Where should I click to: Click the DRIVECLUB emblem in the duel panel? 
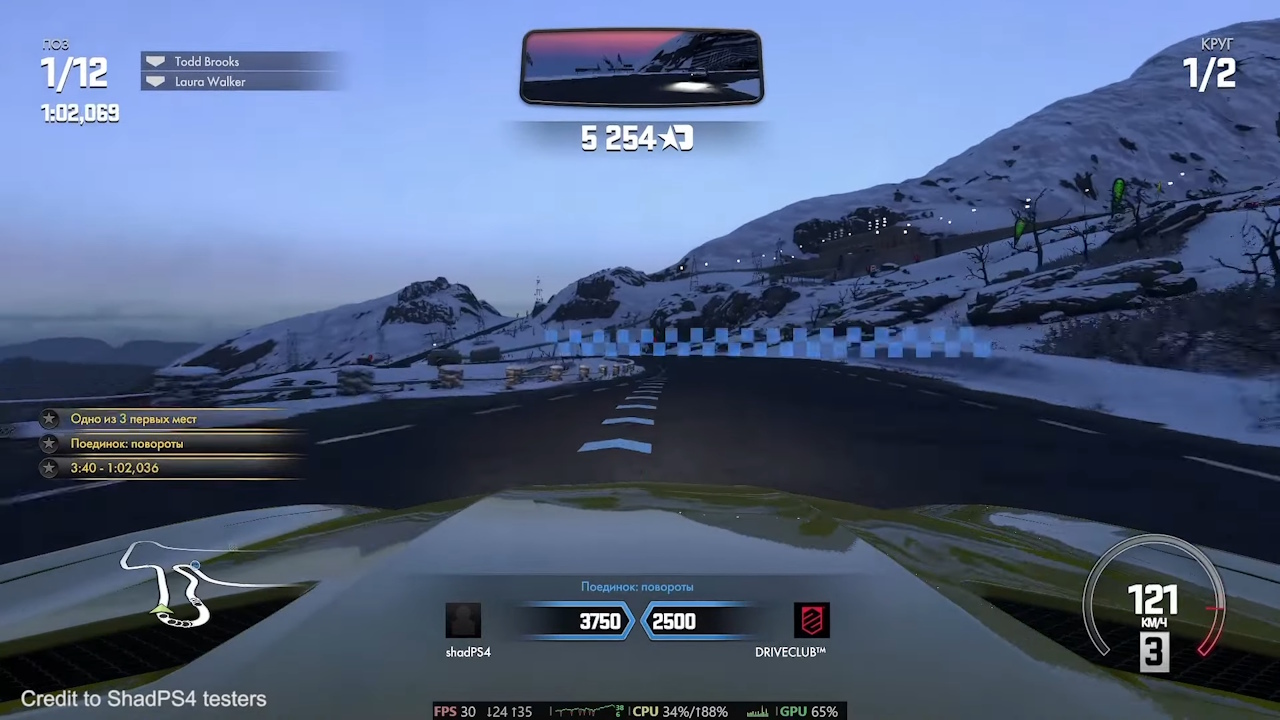[x=811, y=621]
